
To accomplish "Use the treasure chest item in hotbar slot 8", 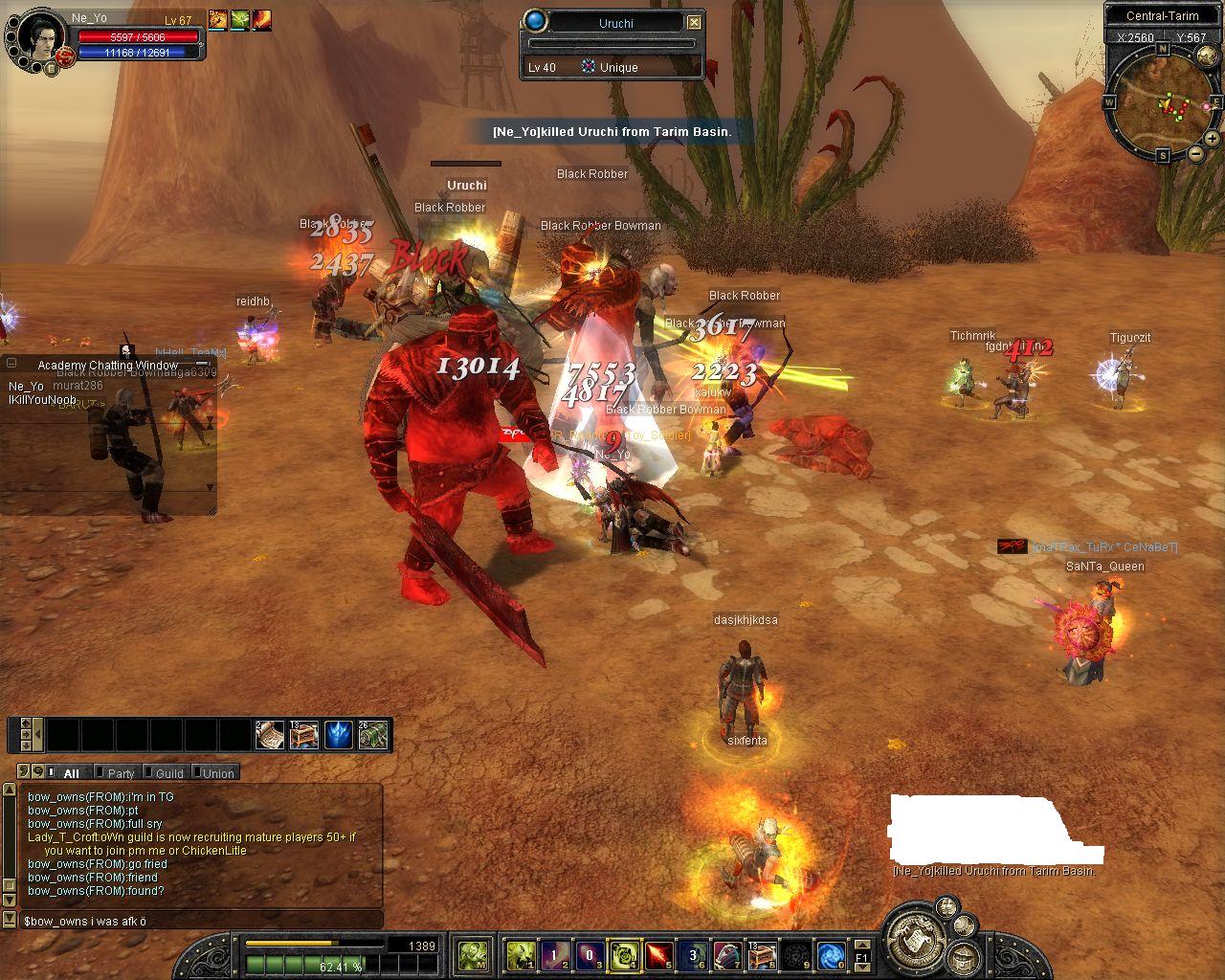I will tap(762, 954).
